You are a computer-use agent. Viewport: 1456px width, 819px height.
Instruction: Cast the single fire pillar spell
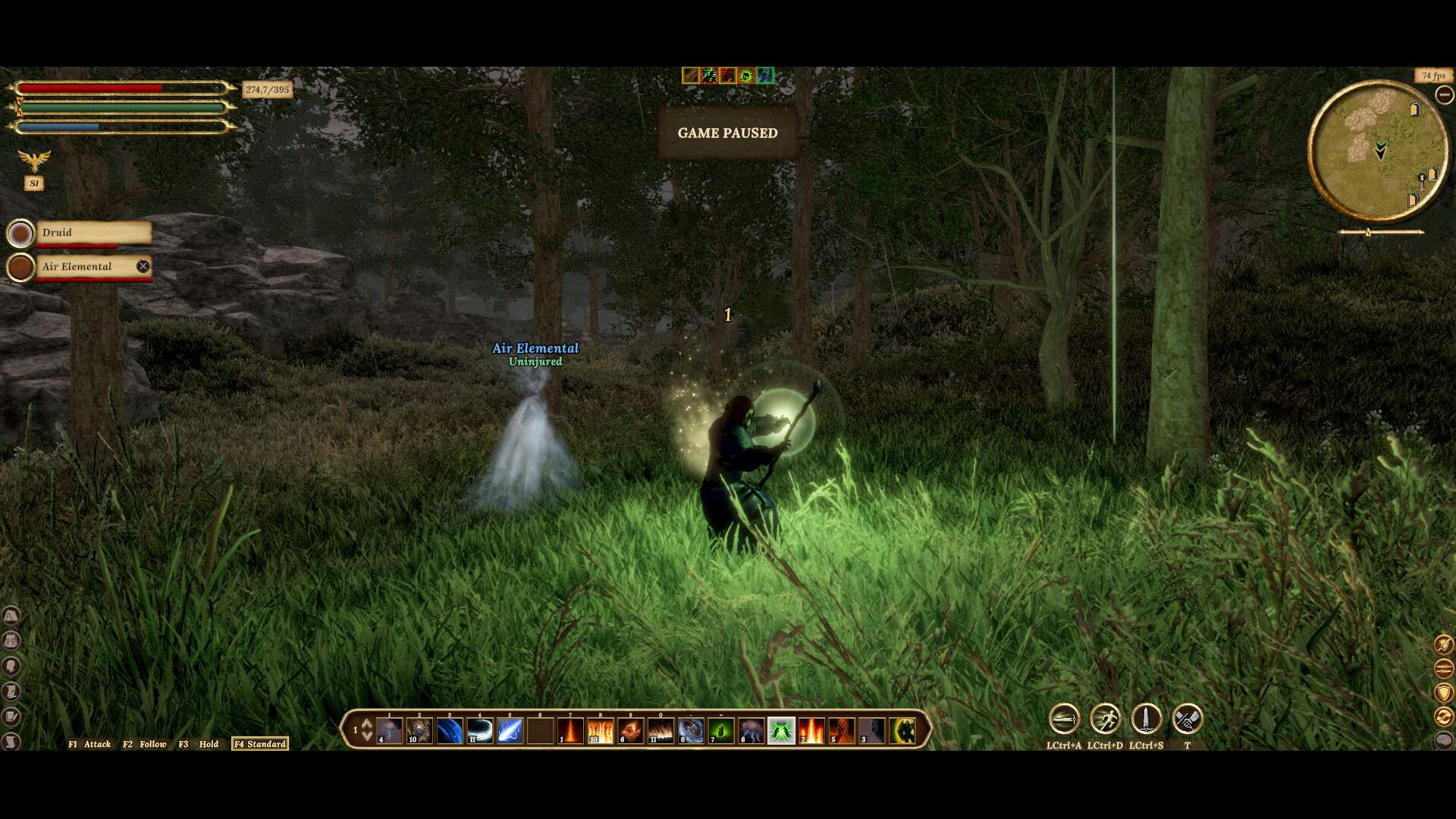[570, 731]
